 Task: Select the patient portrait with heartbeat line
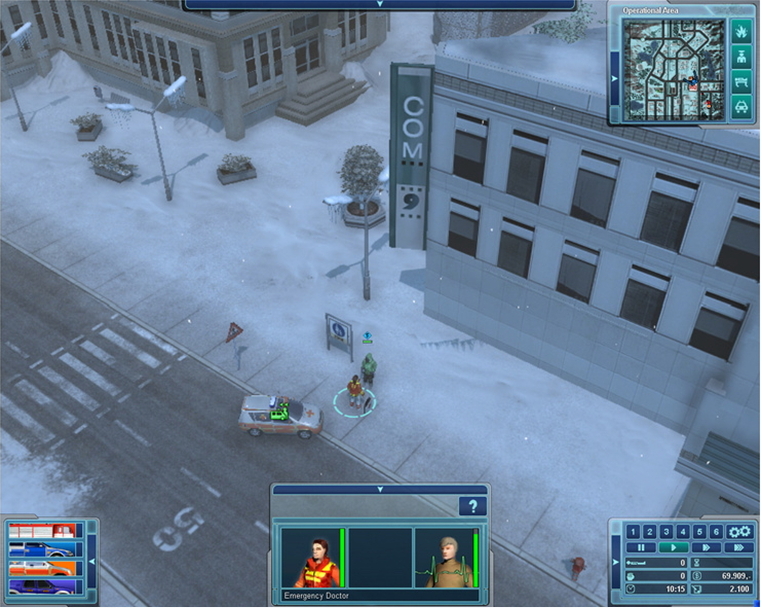click(445, 557)
